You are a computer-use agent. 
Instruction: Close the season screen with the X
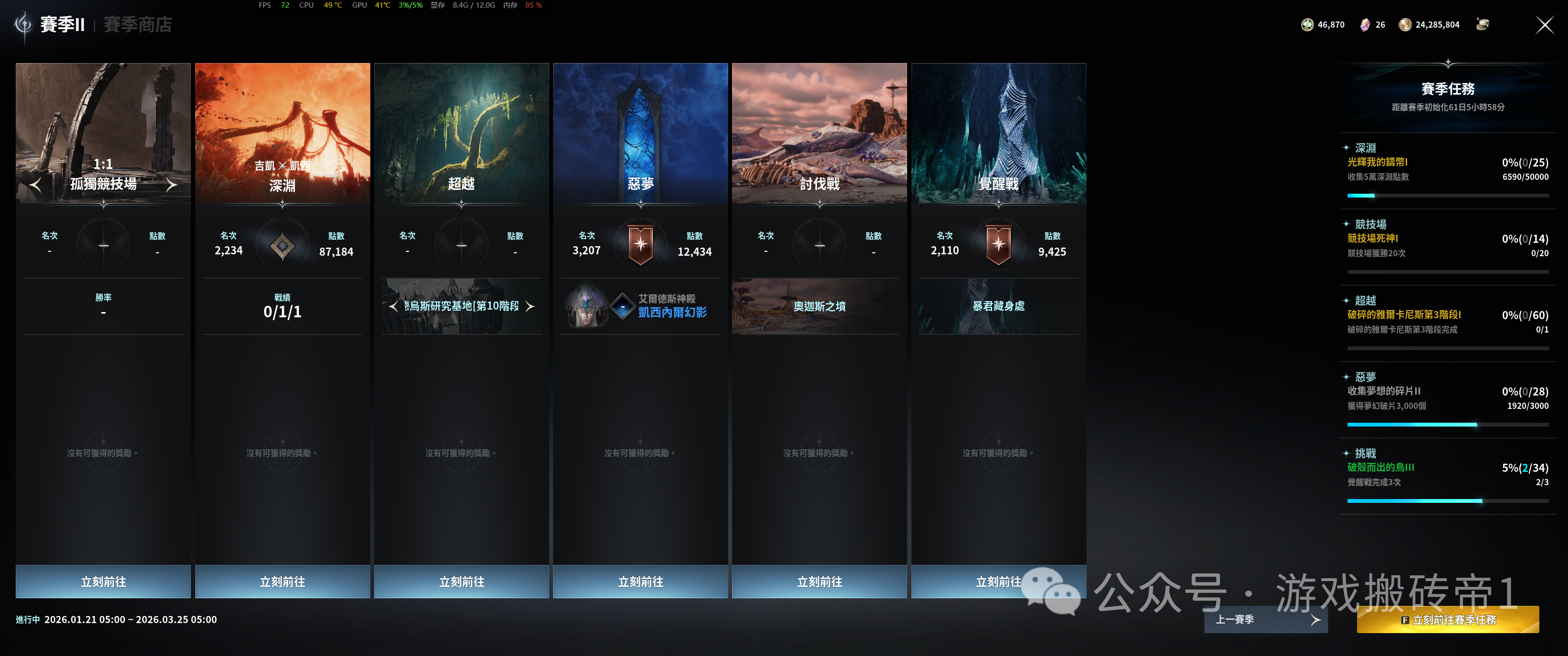click(1544, 25)
